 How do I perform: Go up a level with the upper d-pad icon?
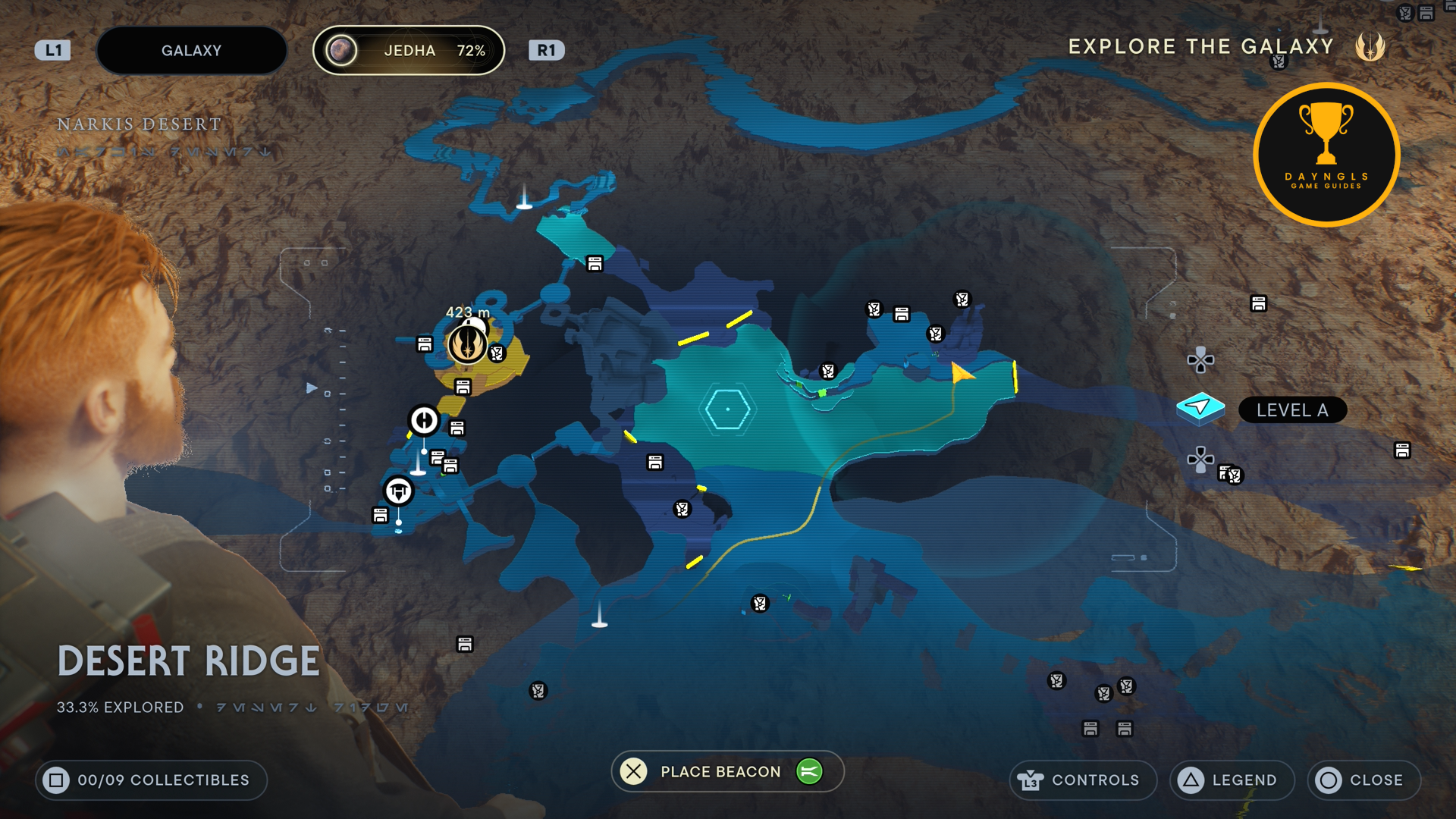[1200, 359]
